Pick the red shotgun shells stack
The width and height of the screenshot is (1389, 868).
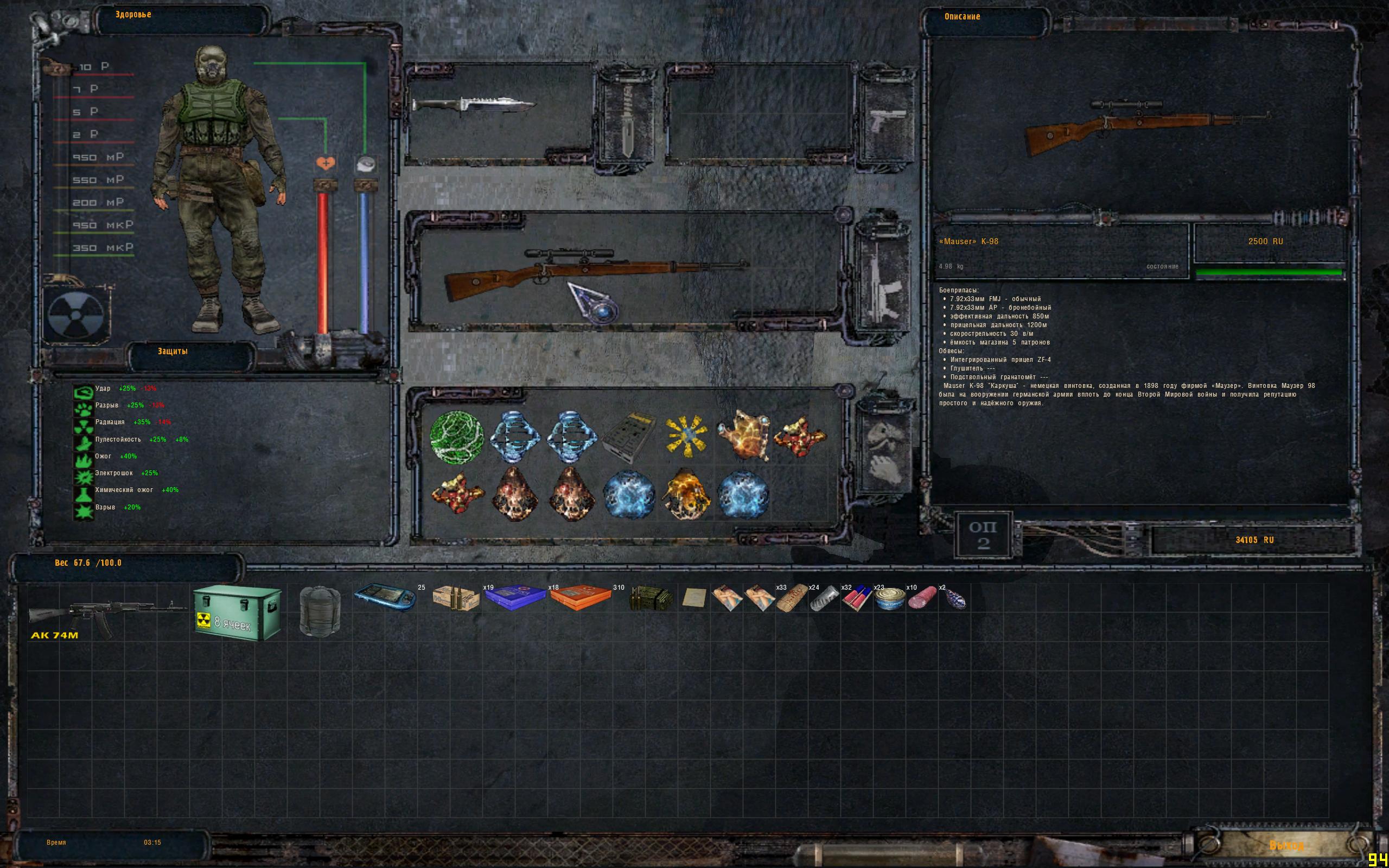tap(856, 599)
